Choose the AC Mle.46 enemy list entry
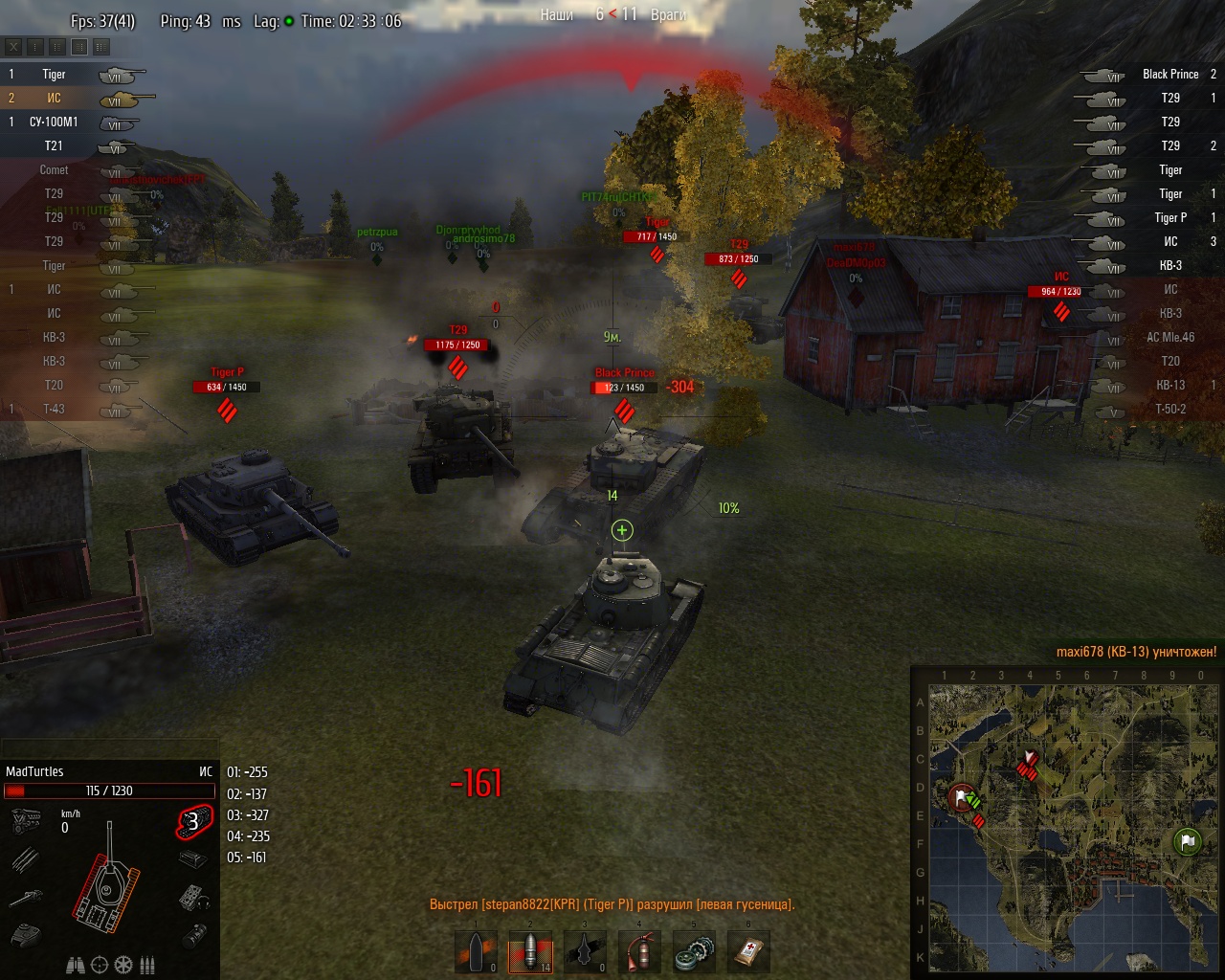Screen dimensions: 1225x980 coord(1169,337)
